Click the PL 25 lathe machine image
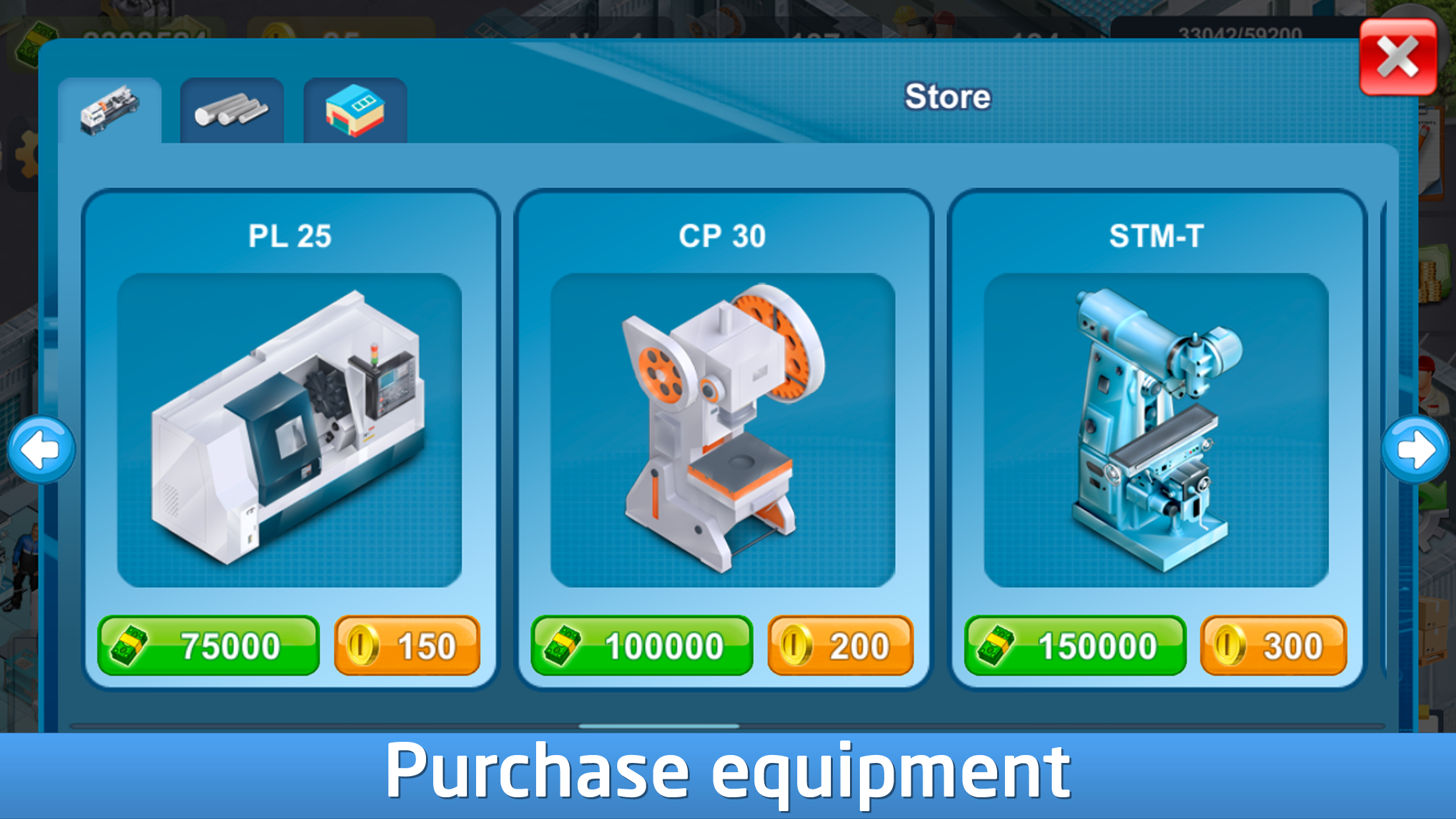Screen dimensions: 1456x819 (x=290, y=429)
